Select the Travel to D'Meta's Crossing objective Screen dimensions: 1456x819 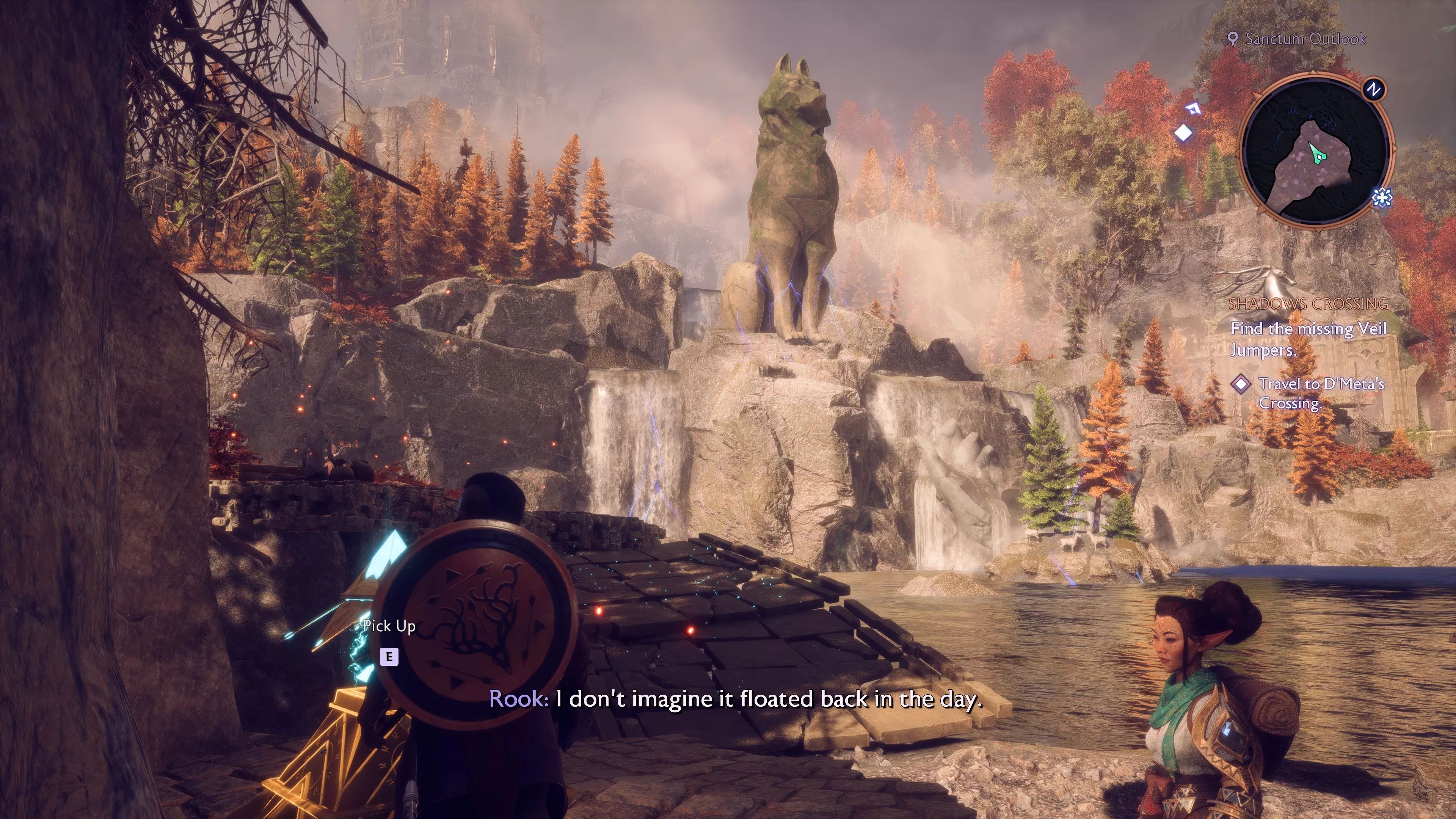point(1321,394)
